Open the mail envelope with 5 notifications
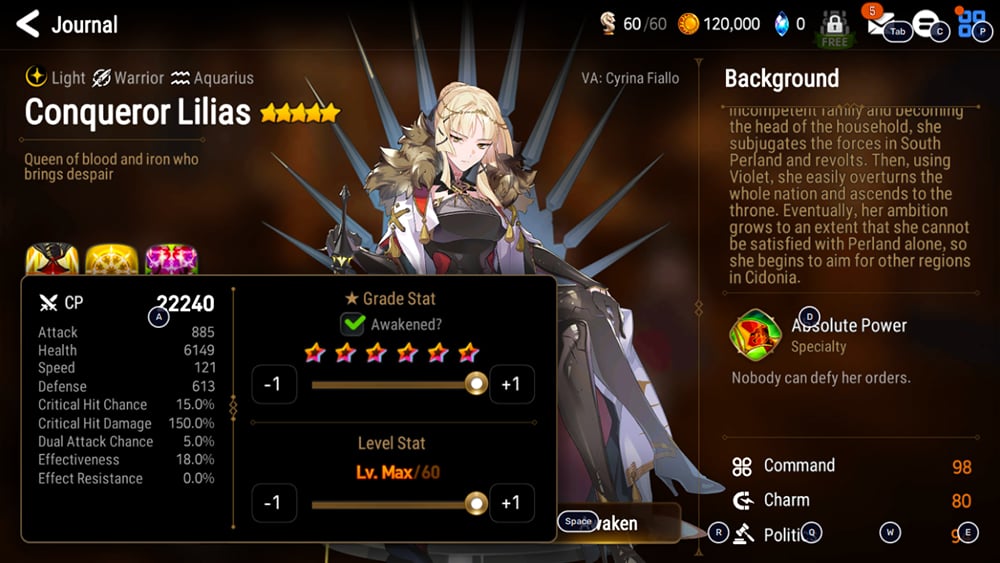This screenshot has height=563, width=1000. [x=879, y=26]
